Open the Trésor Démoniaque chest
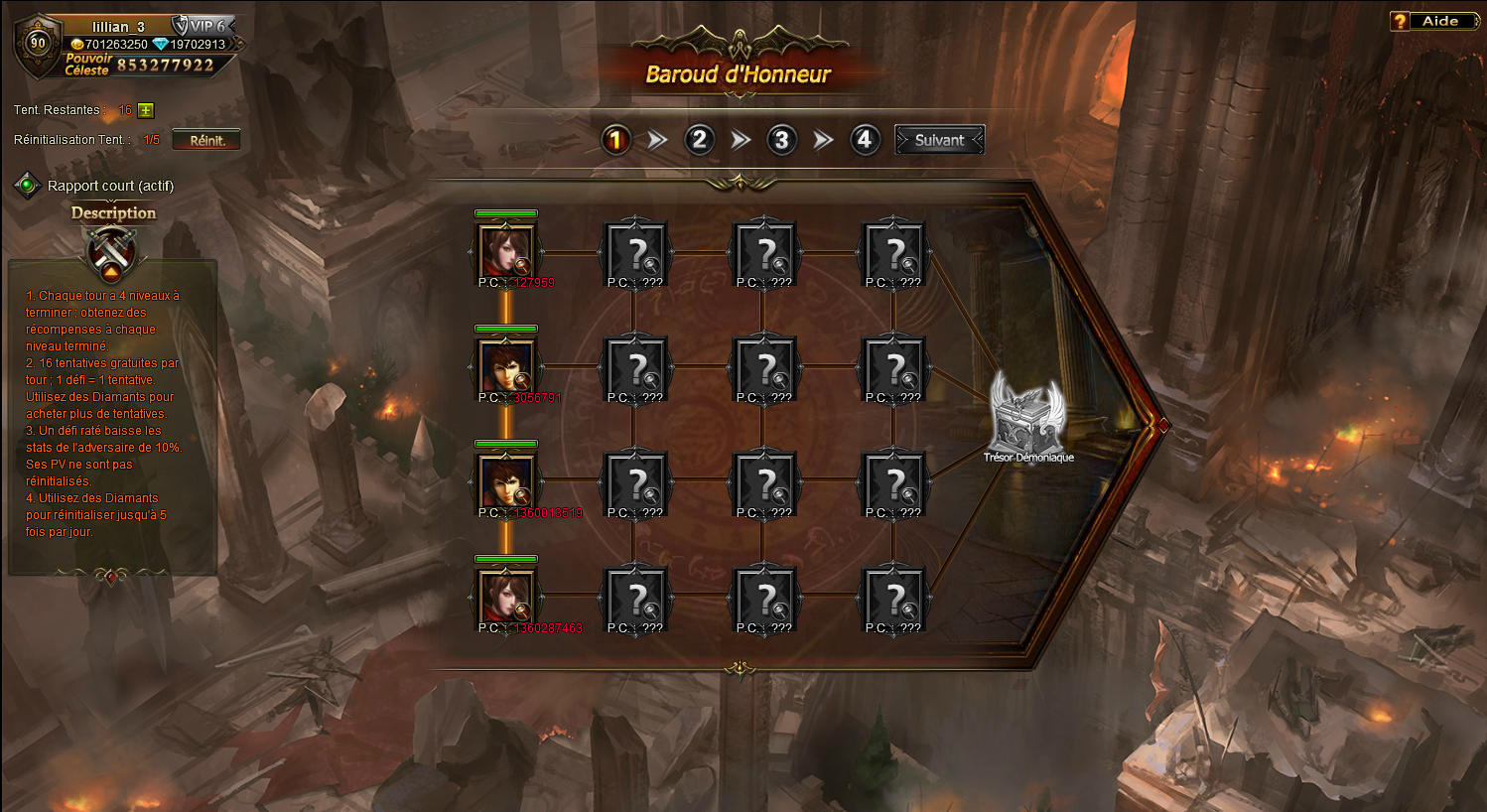The height and width of the screenshot is (812, 1487). click(x=1029, y=417)
